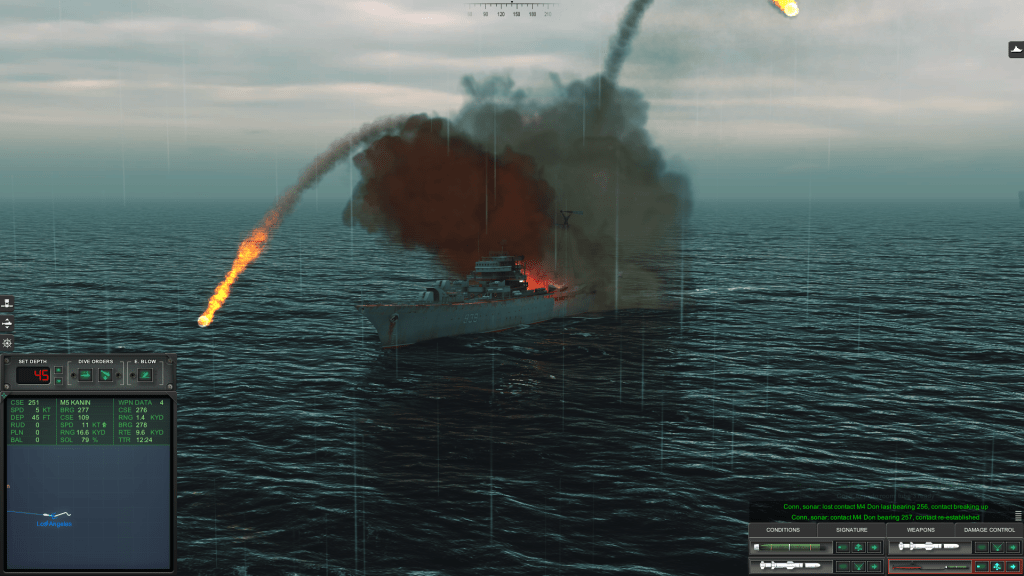Toggle the ship silhouette icon at right edge
Viewport: 1024px width, 576px height.
[1015, 50]
